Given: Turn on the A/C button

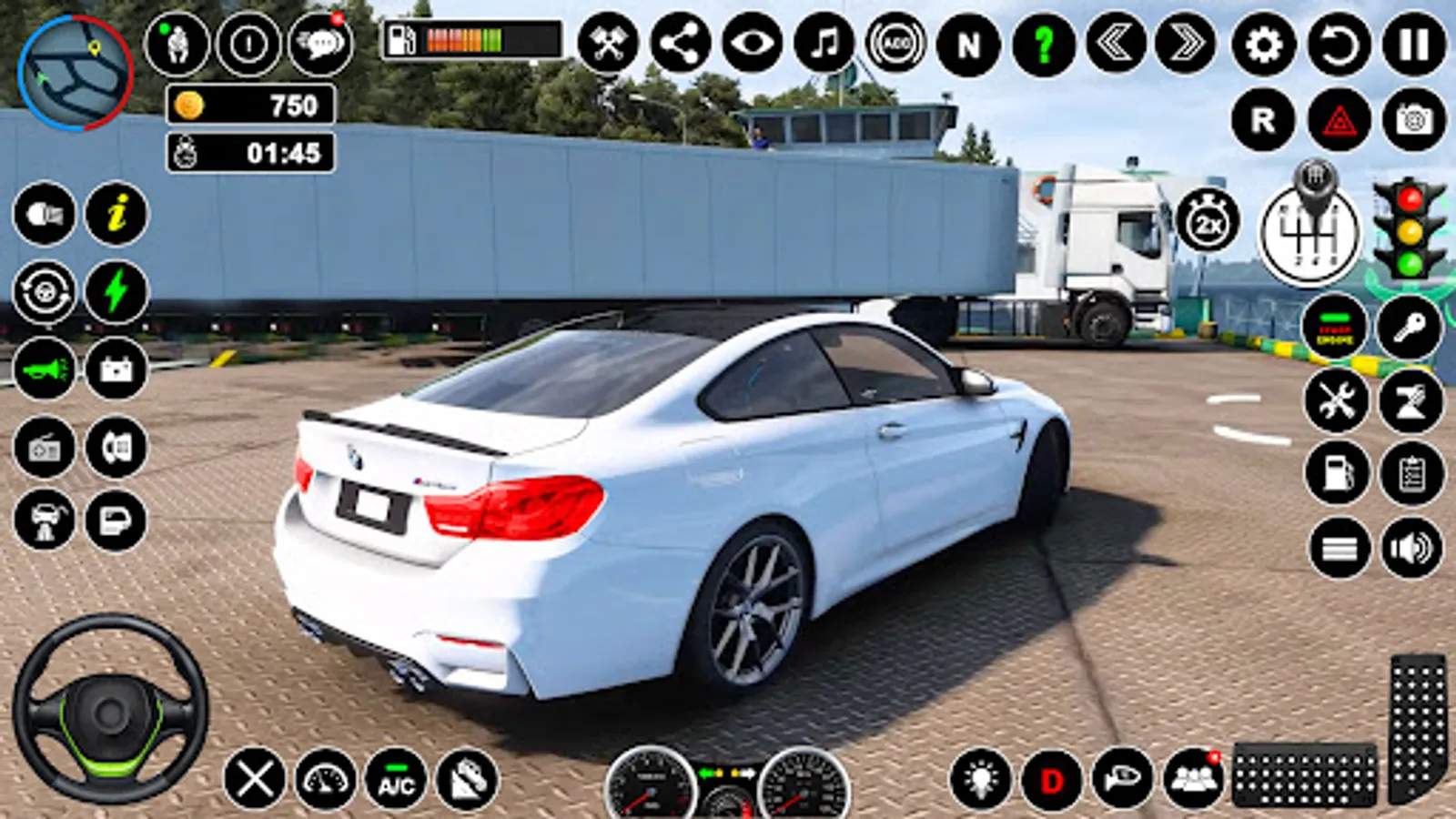Looking at the screenshot, I should pos(396,781).
